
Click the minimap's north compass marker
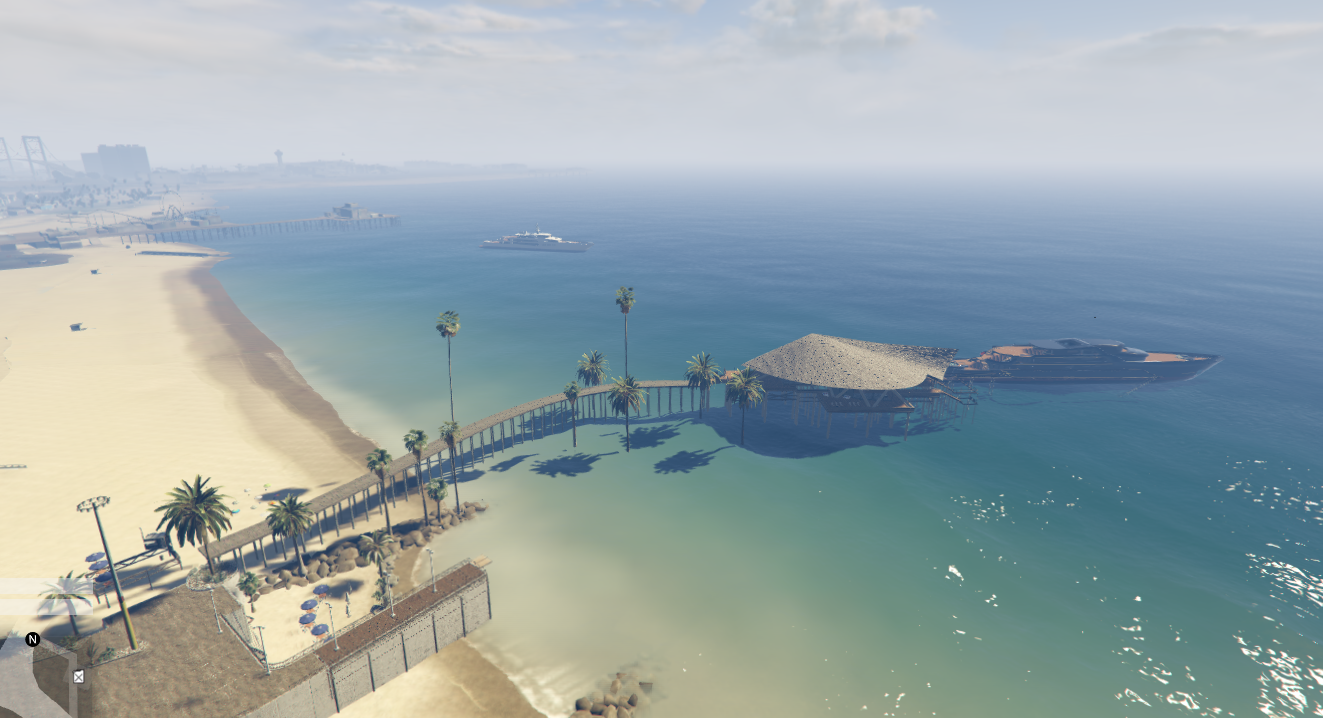pos(33,639)
